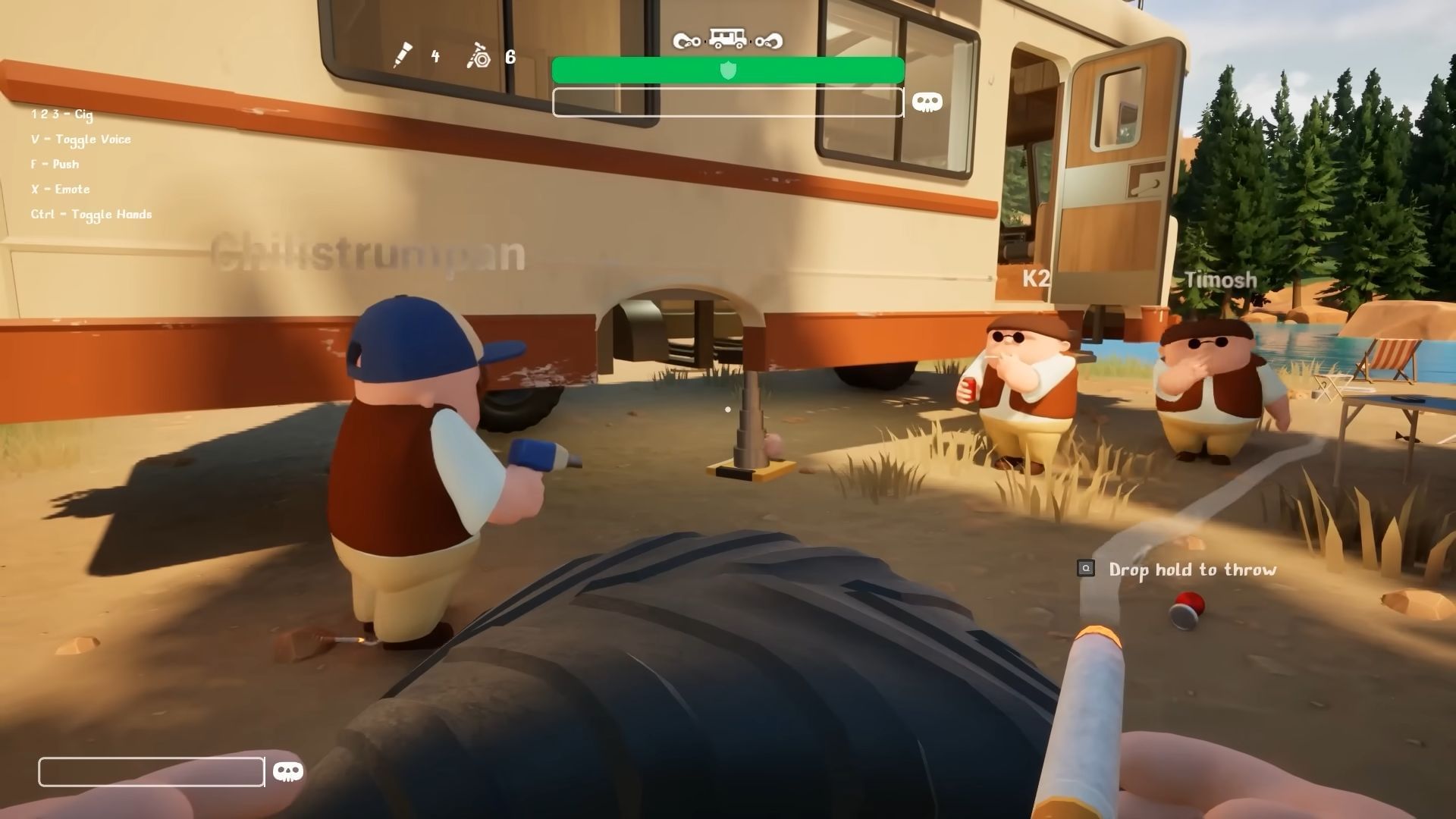Screen dimensions: 1456x819
Task: Click the shield icon on the green bar
Action: [728, 71]
